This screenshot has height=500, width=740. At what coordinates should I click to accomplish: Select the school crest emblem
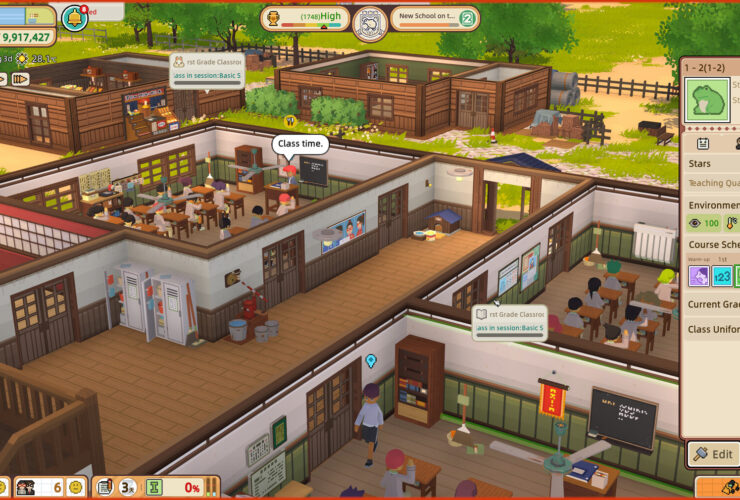pos(368,20)
